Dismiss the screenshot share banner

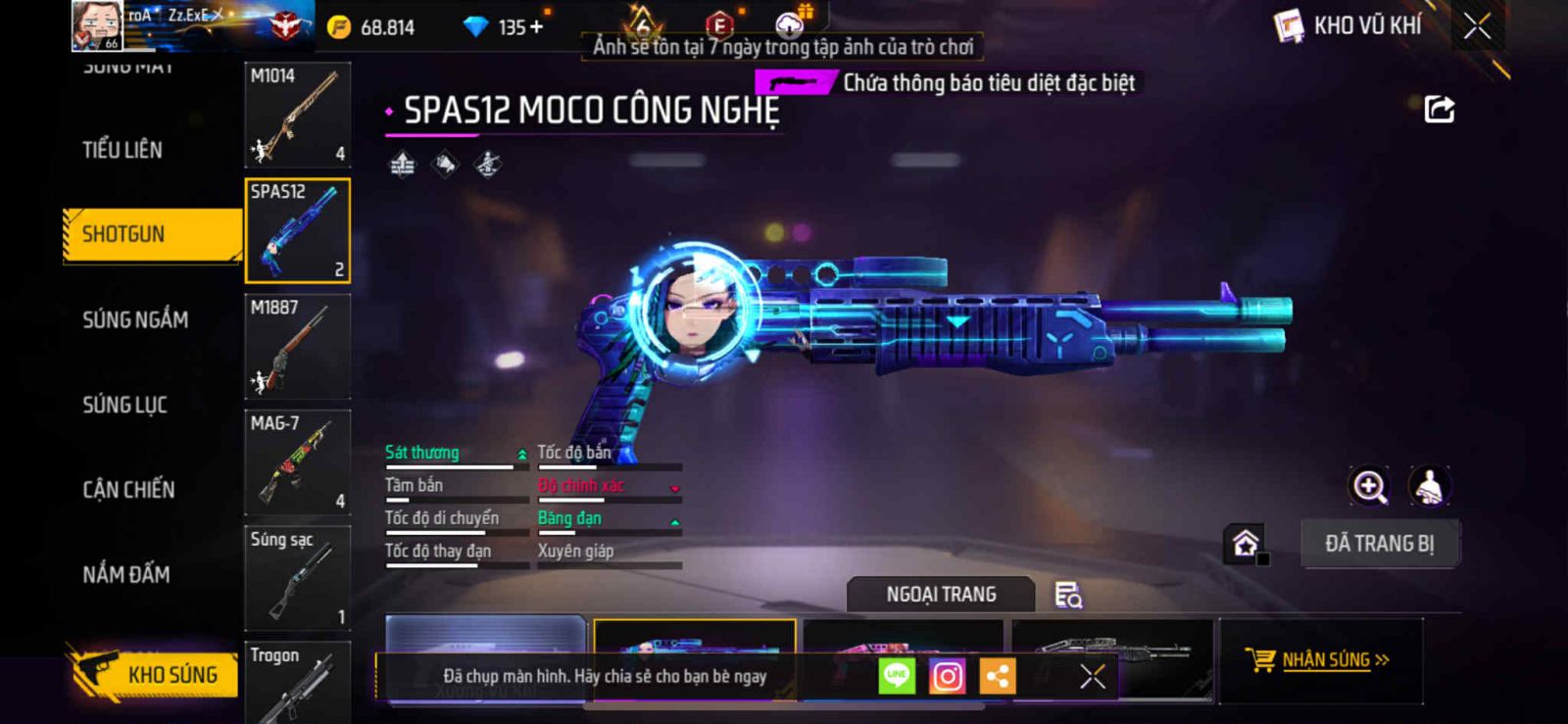1092,676
